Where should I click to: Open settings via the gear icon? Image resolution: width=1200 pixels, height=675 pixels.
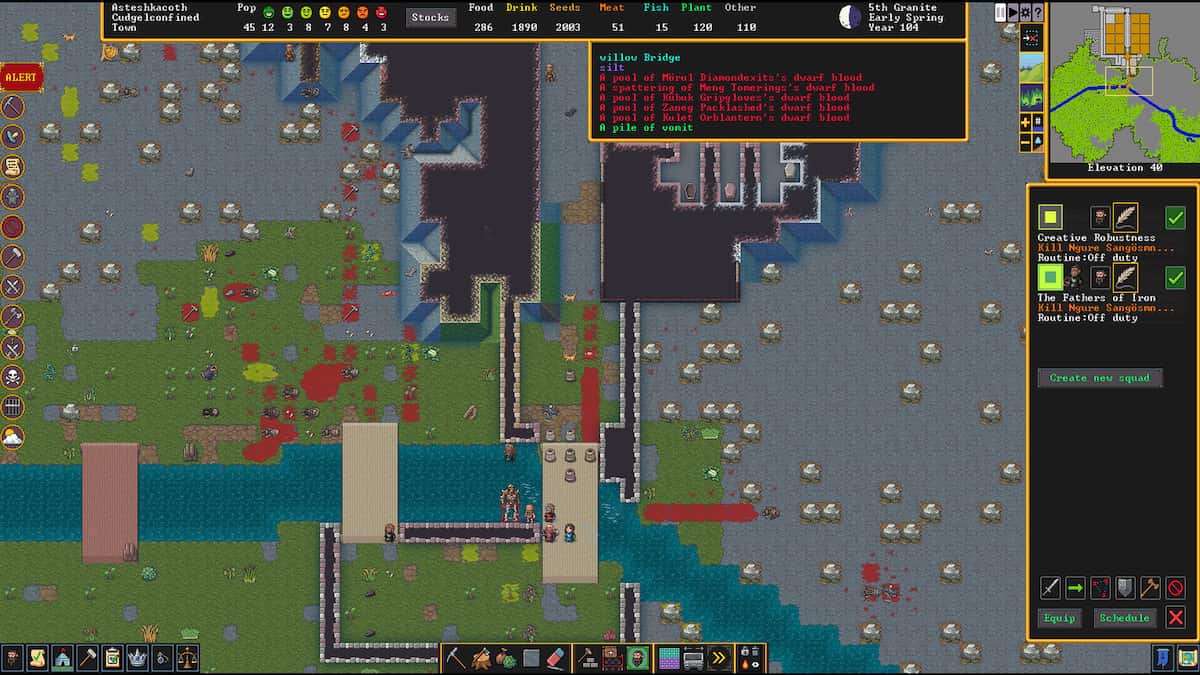coord(1025,12)
